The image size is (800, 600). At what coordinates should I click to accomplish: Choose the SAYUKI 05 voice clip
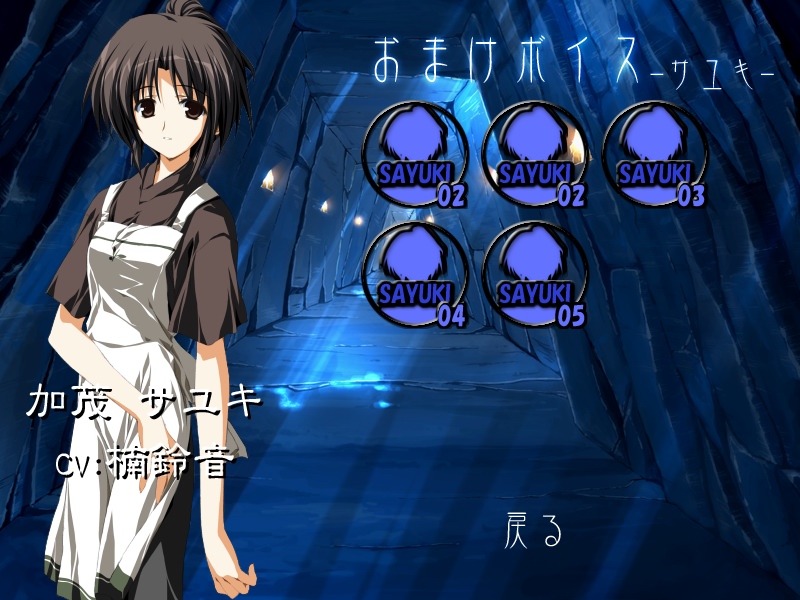[536, 275]
